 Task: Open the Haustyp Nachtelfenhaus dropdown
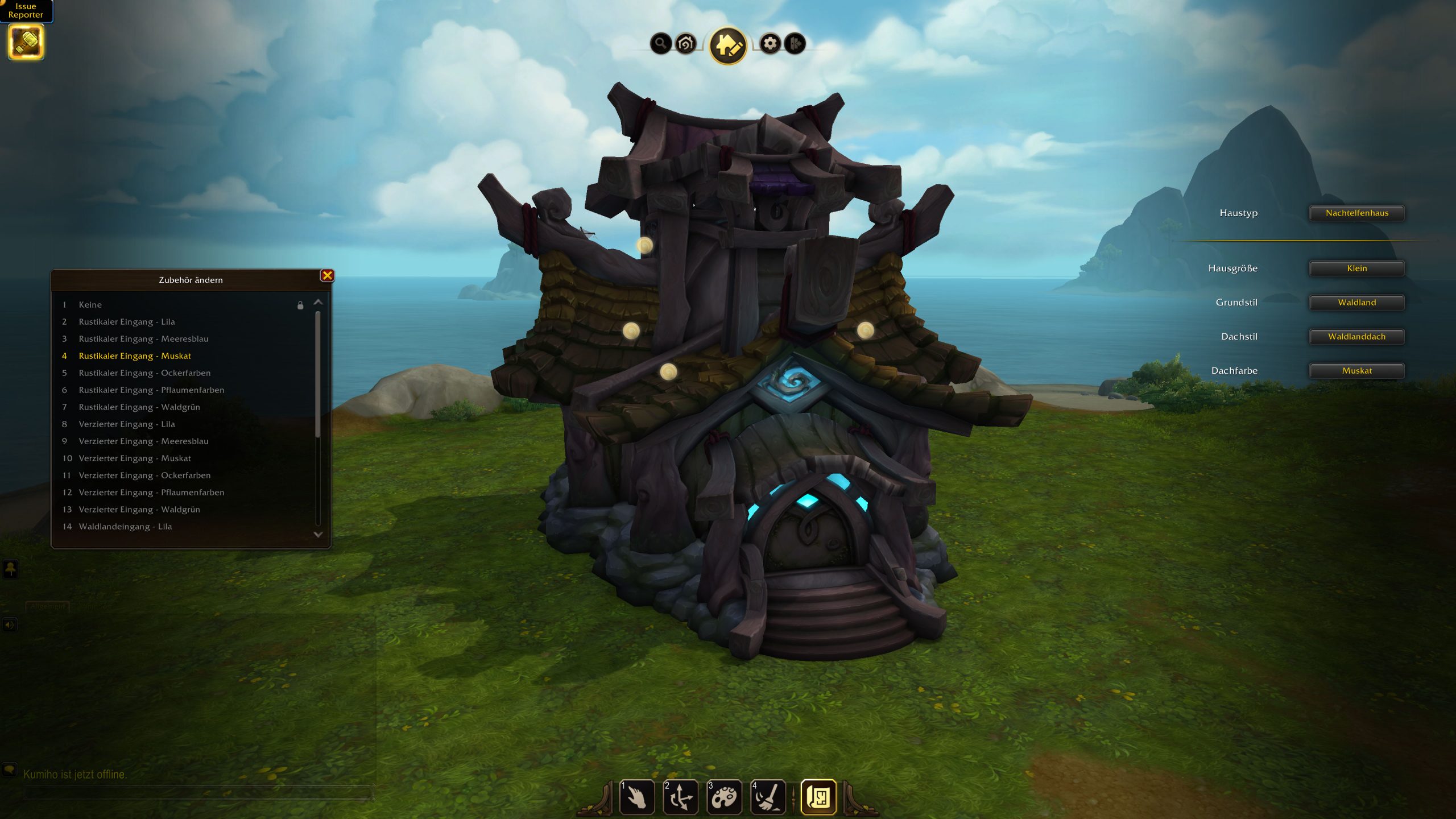click(1356, 213)
